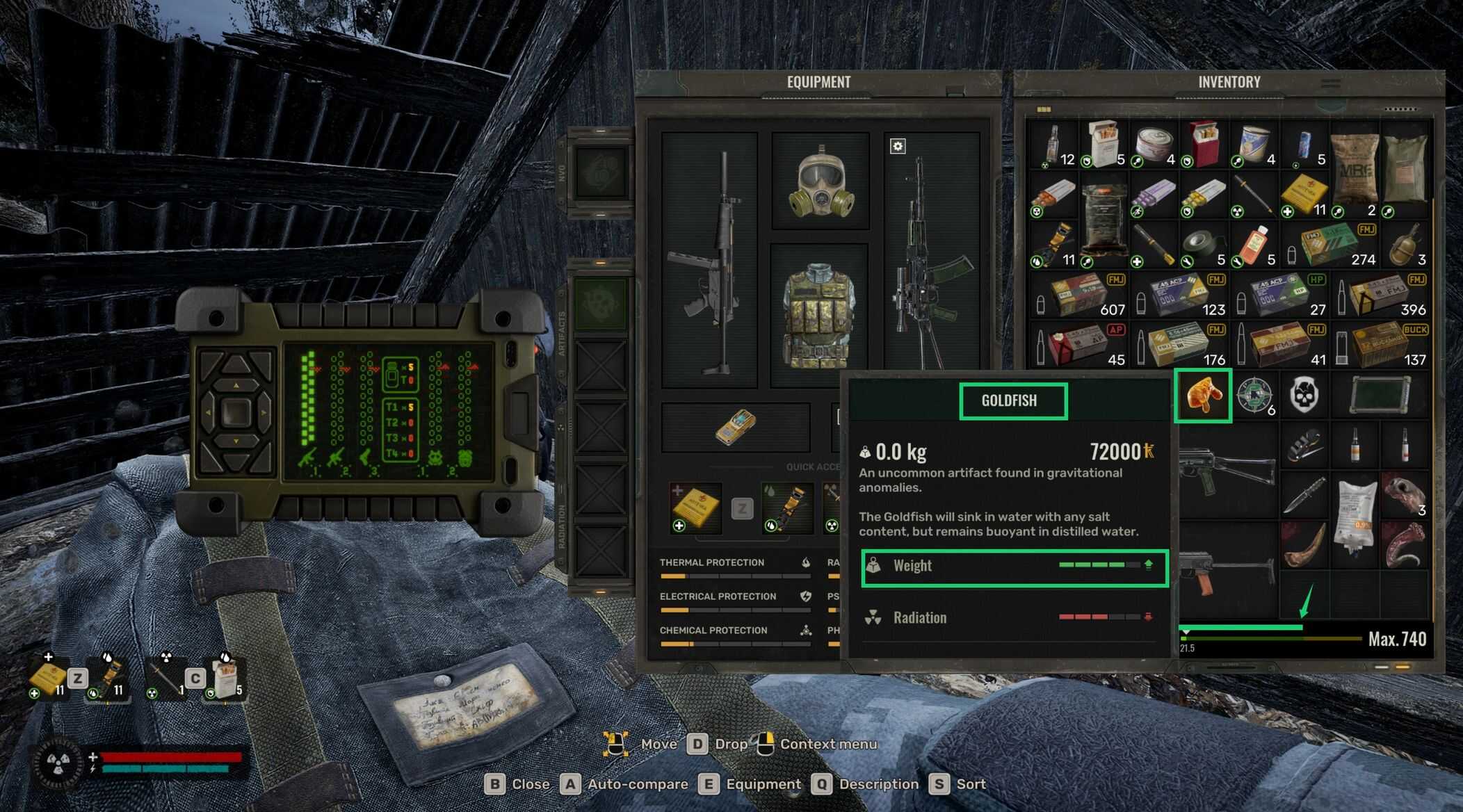Select the saline IV bag item
Image resolution: width=1463 pixels, height=812 pixels.
click(x=1354, y=518)
